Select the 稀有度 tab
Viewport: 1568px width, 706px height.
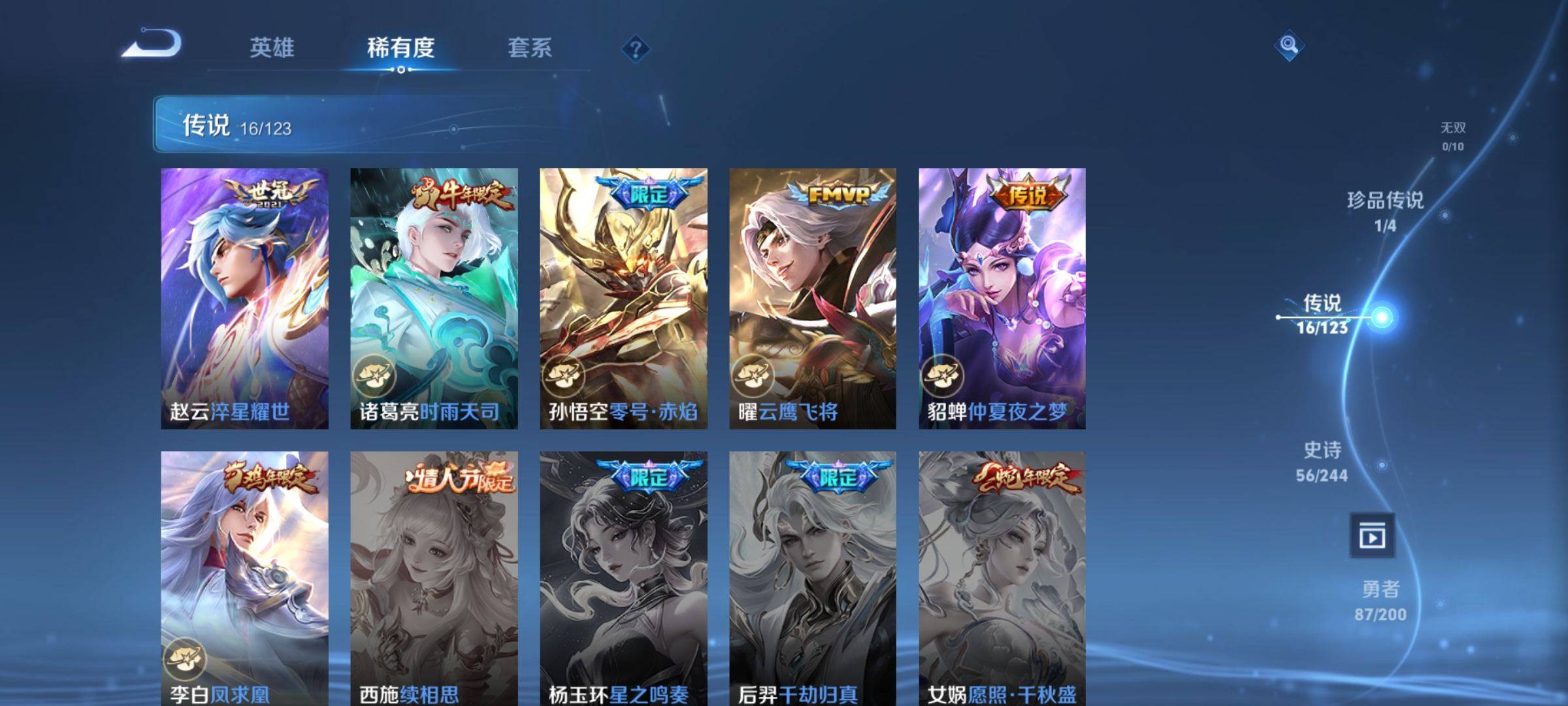(x=400, y=48)
